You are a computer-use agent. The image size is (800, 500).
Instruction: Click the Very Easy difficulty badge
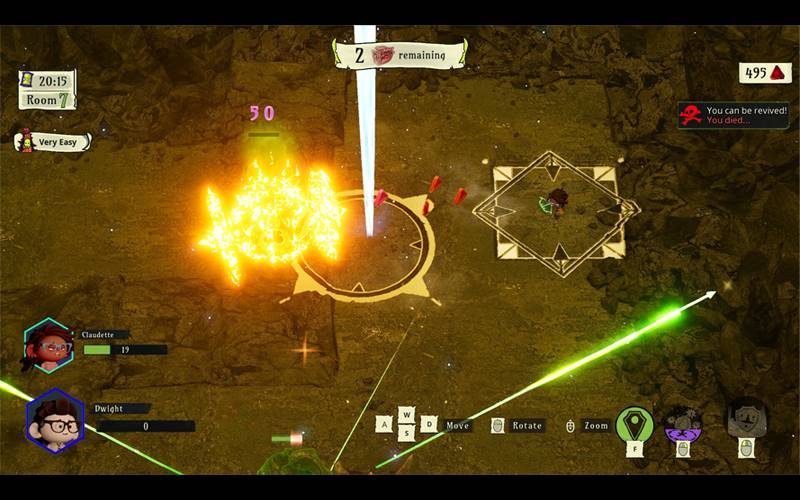click(53, 142)
